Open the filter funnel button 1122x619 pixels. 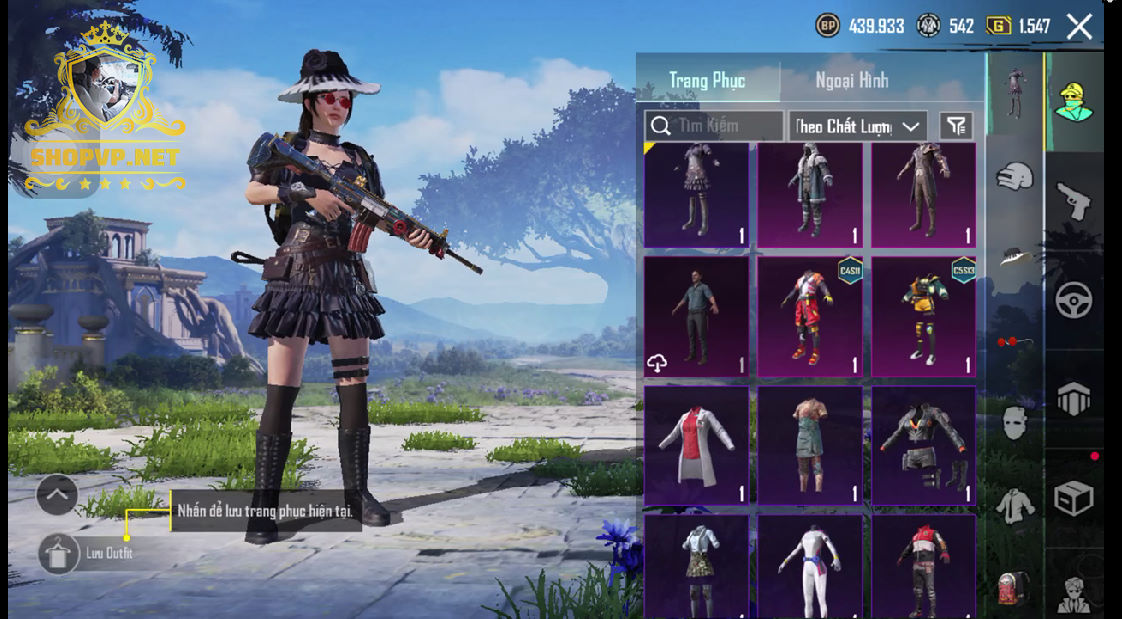956,126
